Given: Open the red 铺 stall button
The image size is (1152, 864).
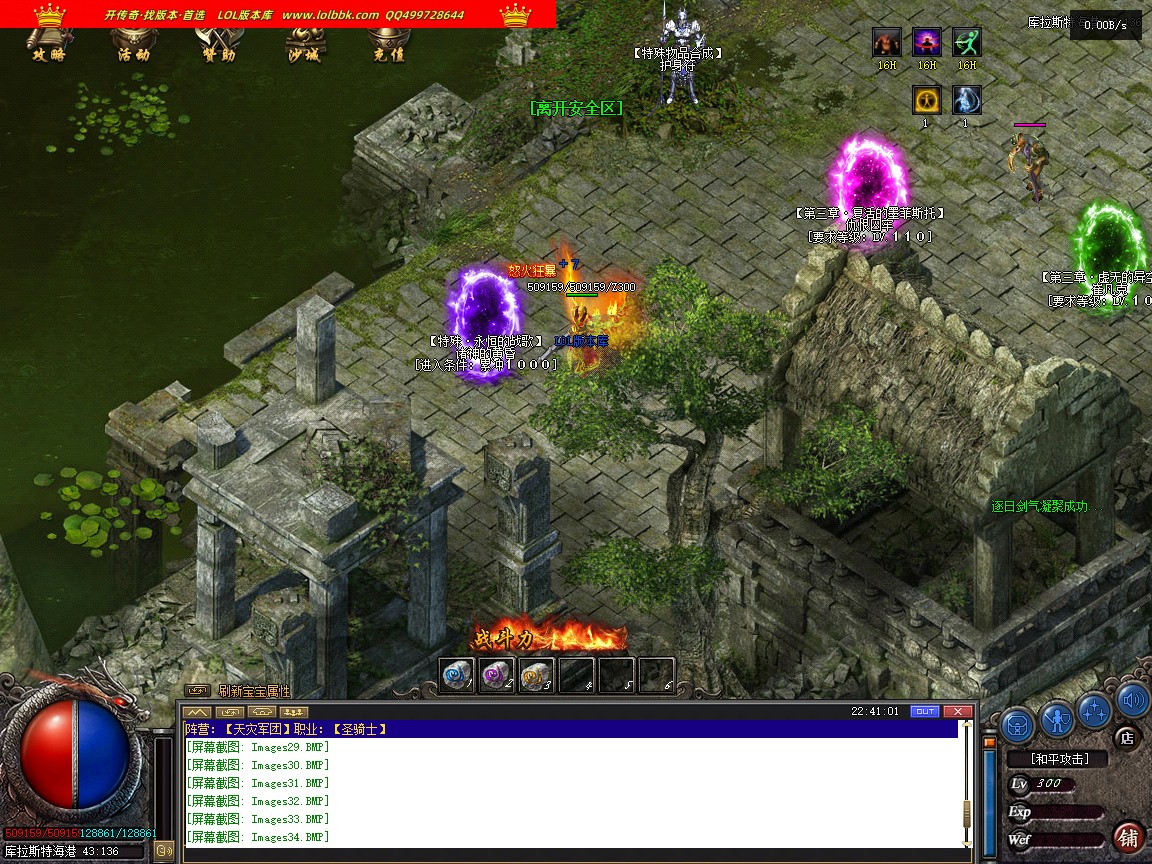Looking at the screenshot, I should (1129, 836).
